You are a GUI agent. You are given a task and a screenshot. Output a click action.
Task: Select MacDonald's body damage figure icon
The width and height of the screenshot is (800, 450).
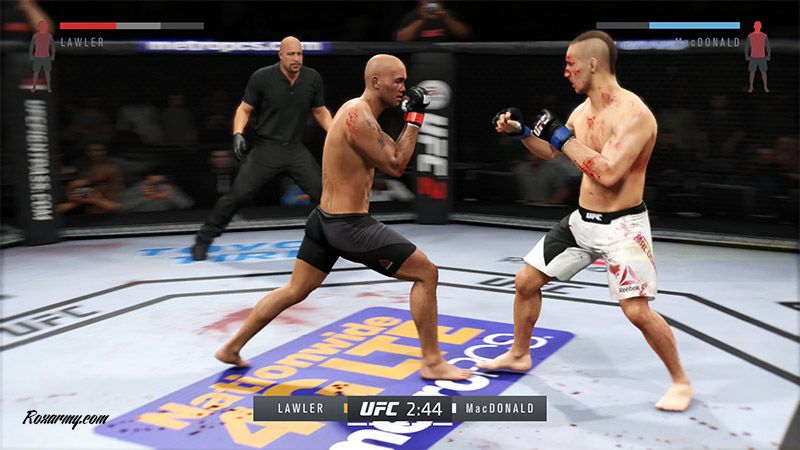[x=757, y=55]
